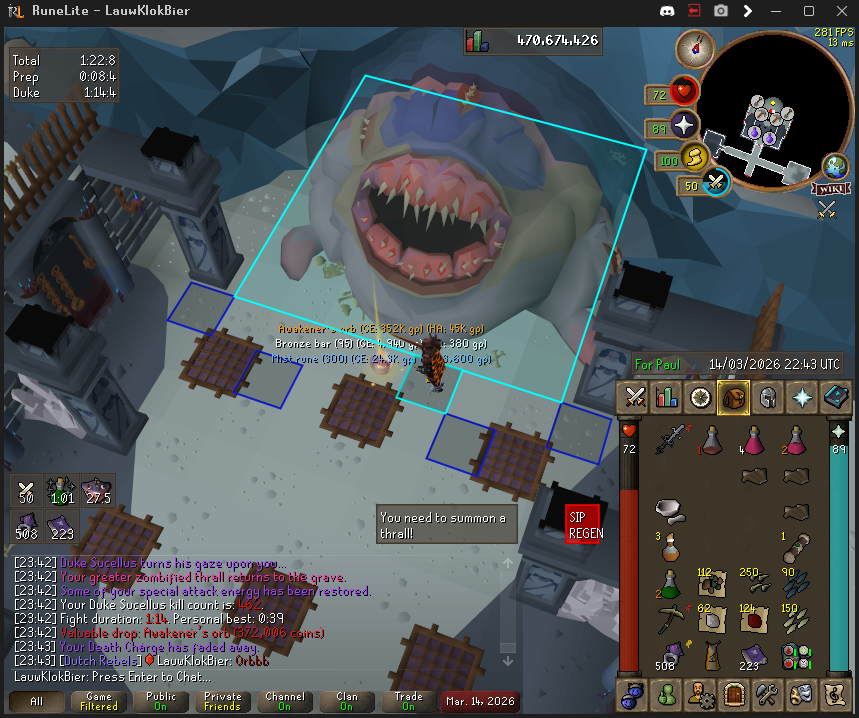
Task: Switch chat filter to the Clan tab
Action: point(347,701)
